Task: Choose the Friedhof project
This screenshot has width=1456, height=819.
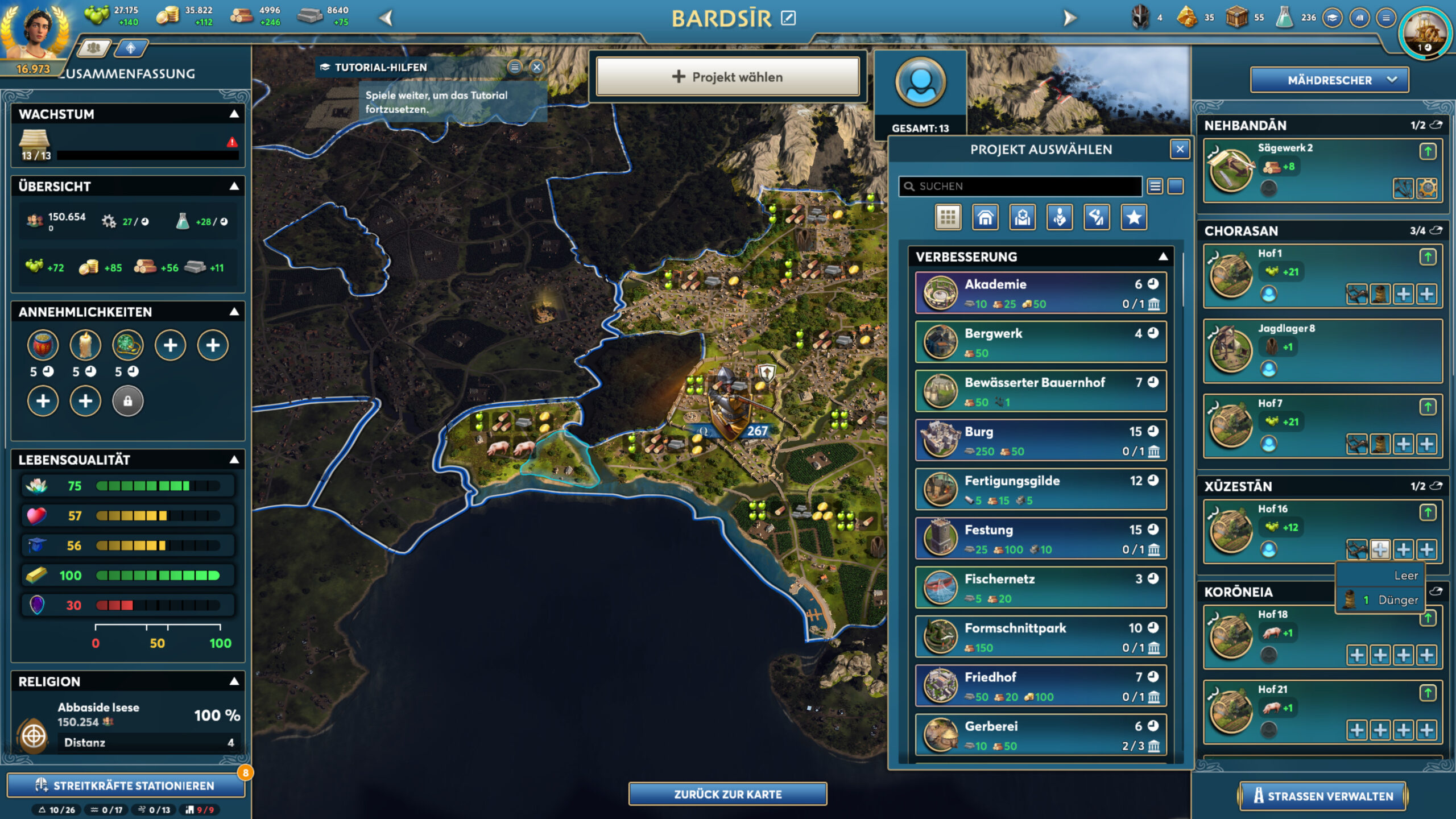Action: point(1040,686)
